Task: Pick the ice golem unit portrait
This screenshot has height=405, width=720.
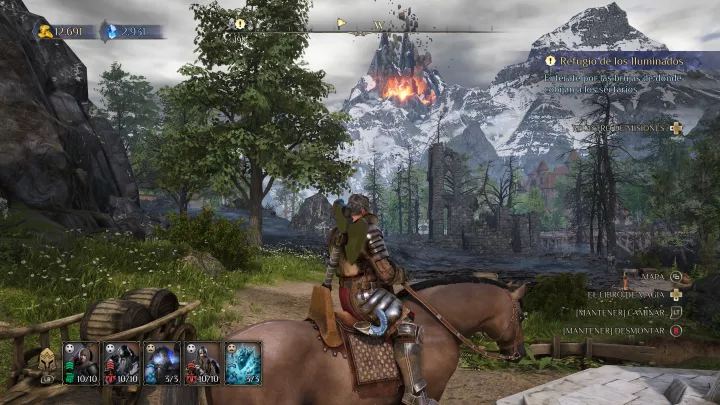Action: click(243, 362)
